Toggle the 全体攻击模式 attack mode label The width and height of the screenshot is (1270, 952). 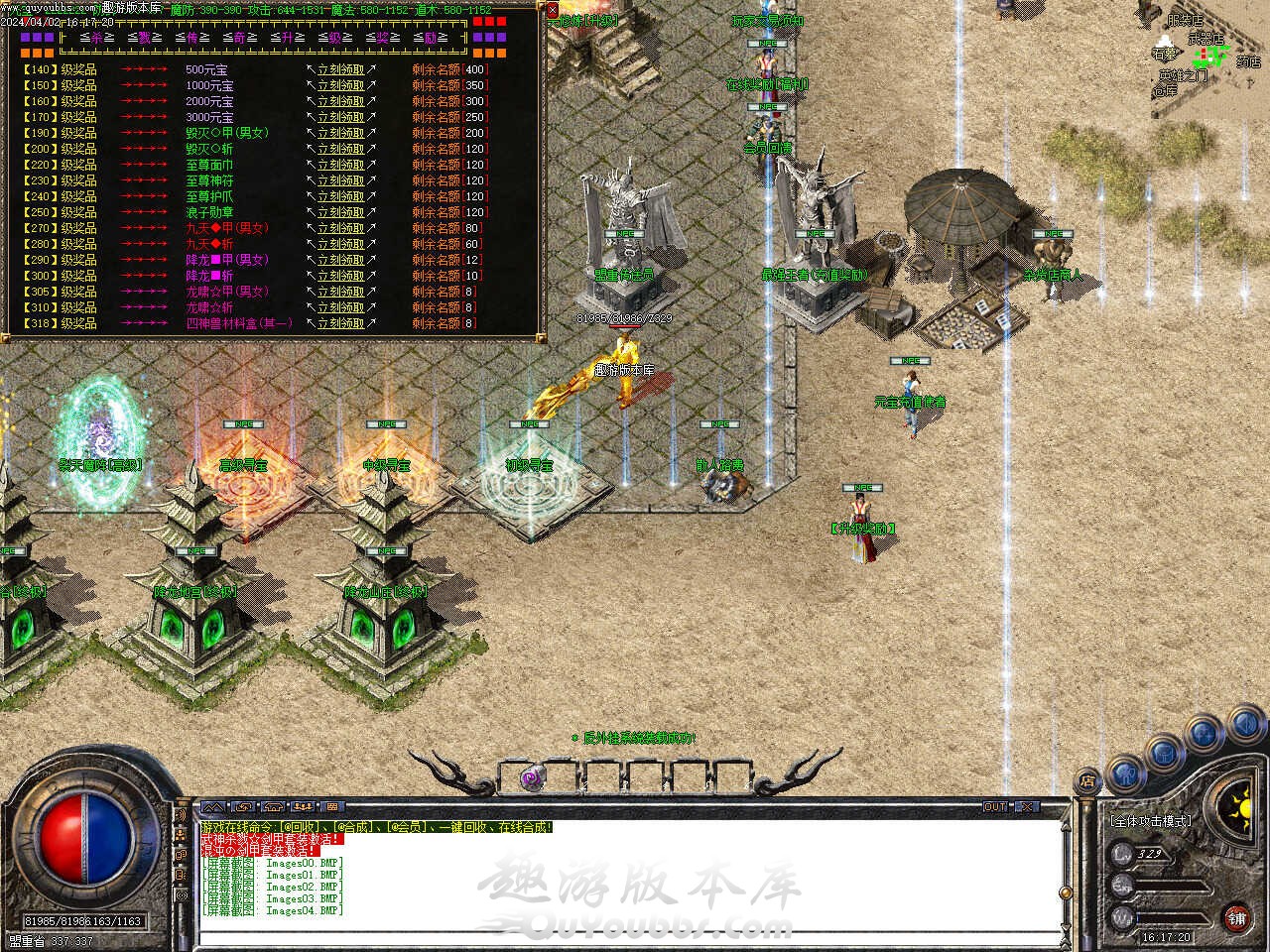pyautogui.click(x=1151, y=821)
